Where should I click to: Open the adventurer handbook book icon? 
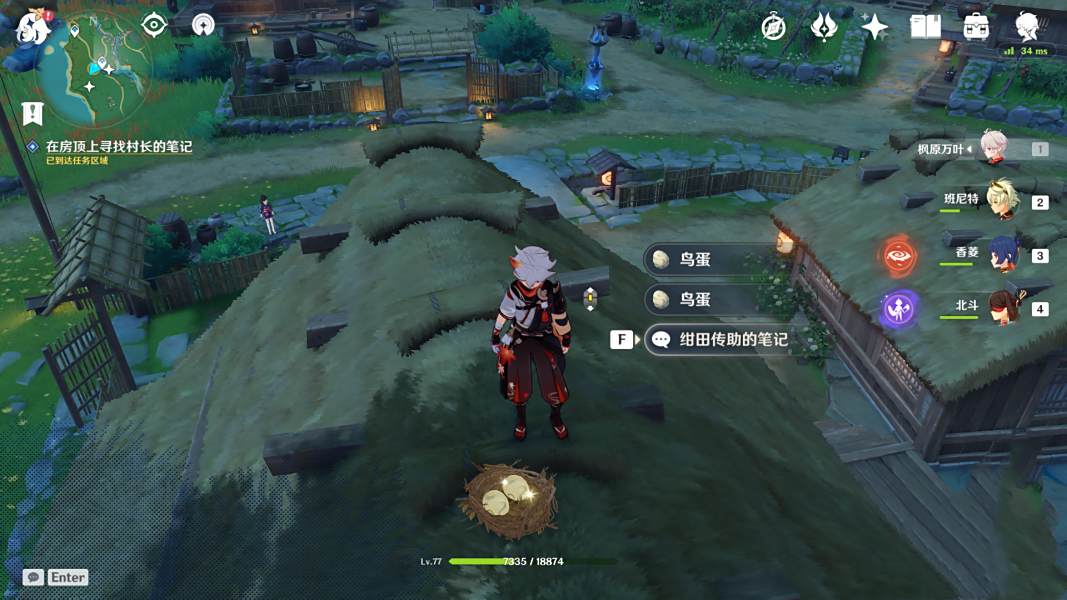pos(925,27)
